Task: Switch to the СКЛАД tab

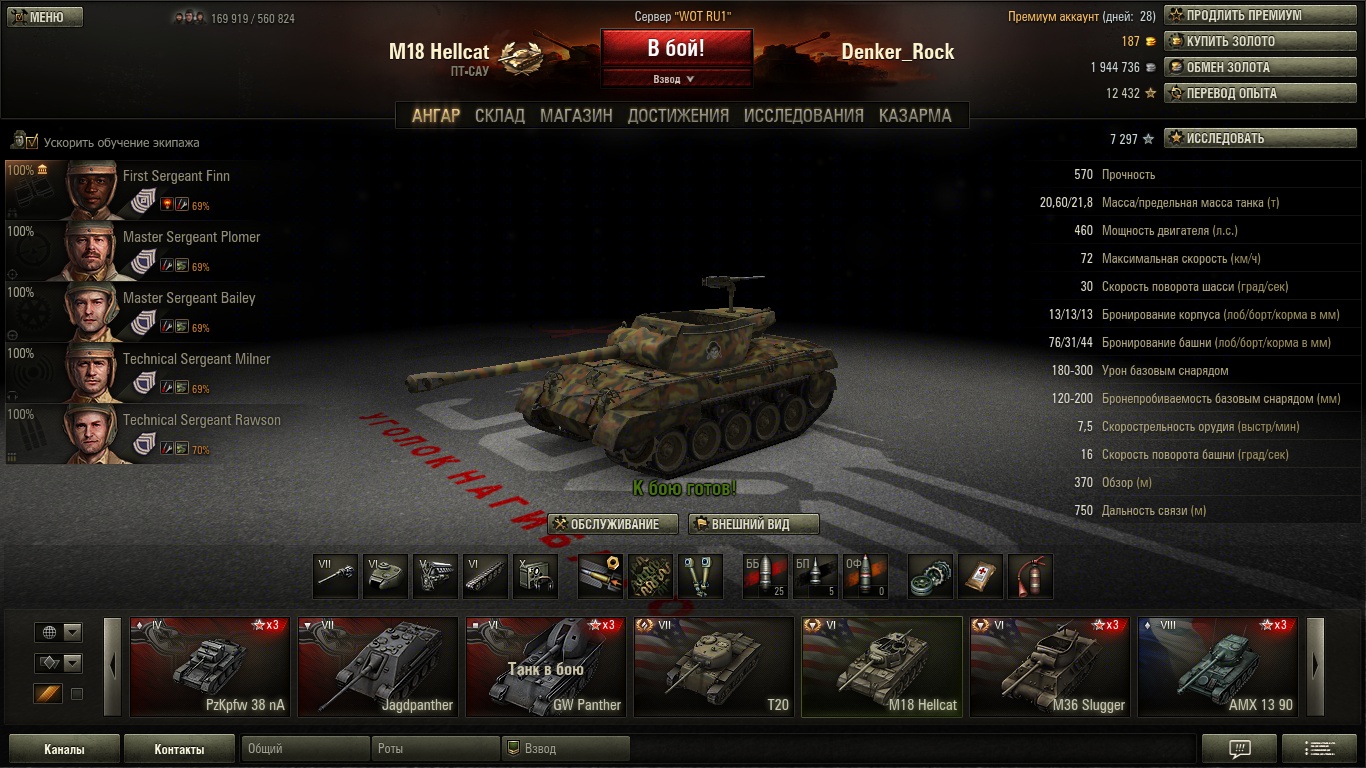Action: (x=499, y=116)
